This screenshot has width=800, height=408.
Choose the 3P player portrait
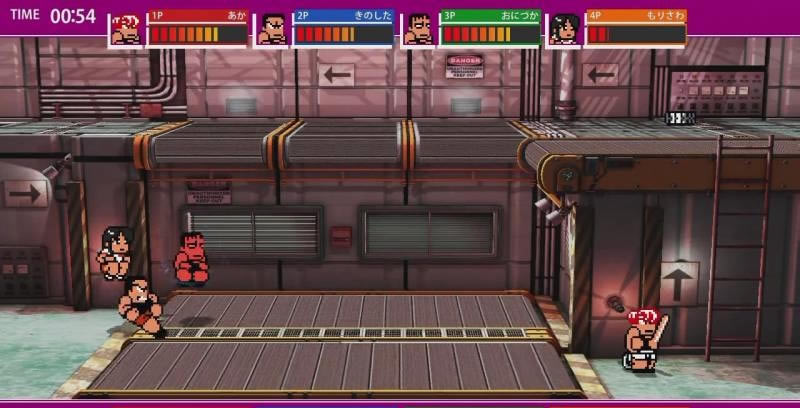[419, 30]
